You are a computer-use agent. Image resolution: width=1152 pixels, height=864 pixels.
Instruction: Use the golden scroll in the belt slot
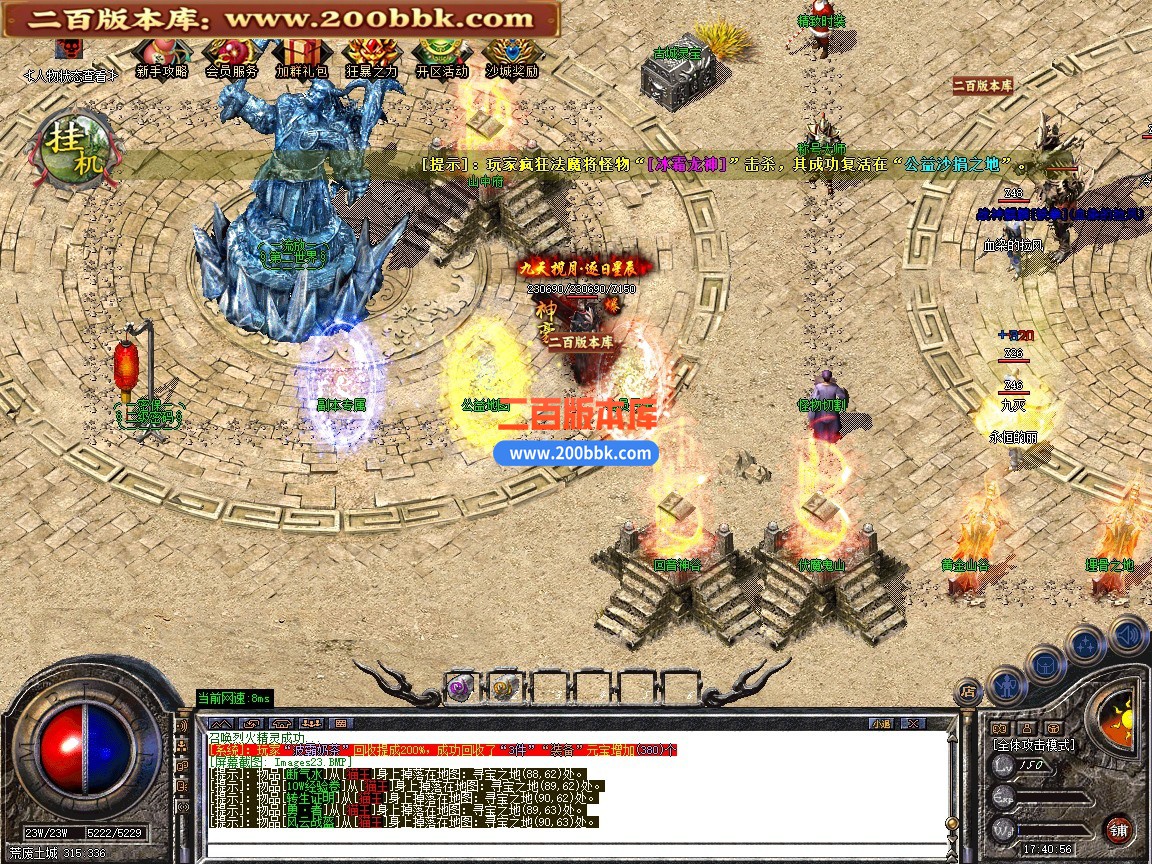click(x=501, y=687)
